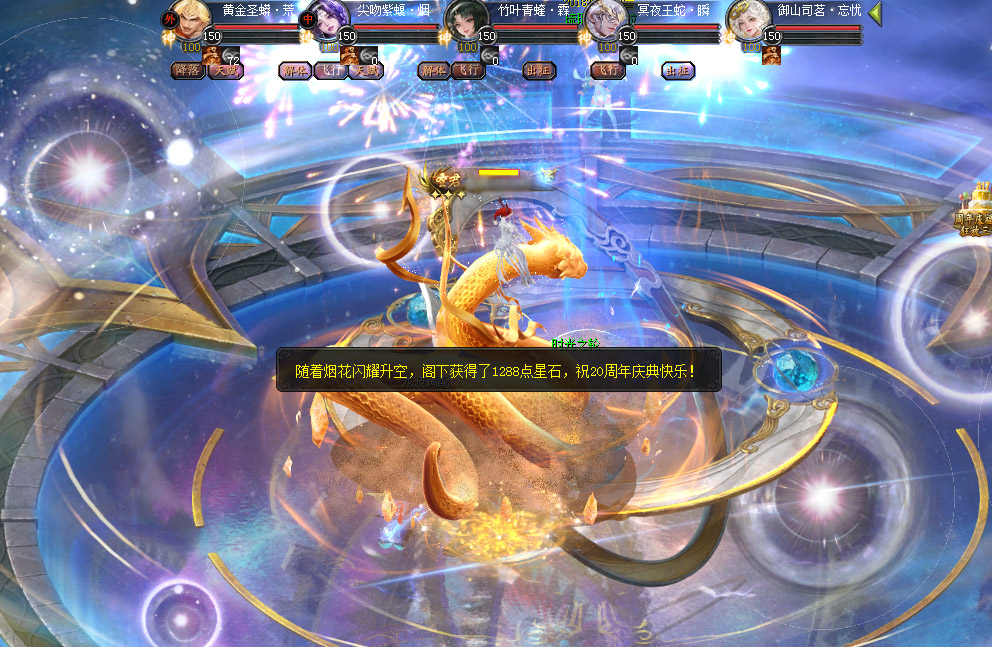Viewport: 992px width, 647px height.
Task: Activate 飞行 for 尖吻紫蝮·烟
Action: 329,71
